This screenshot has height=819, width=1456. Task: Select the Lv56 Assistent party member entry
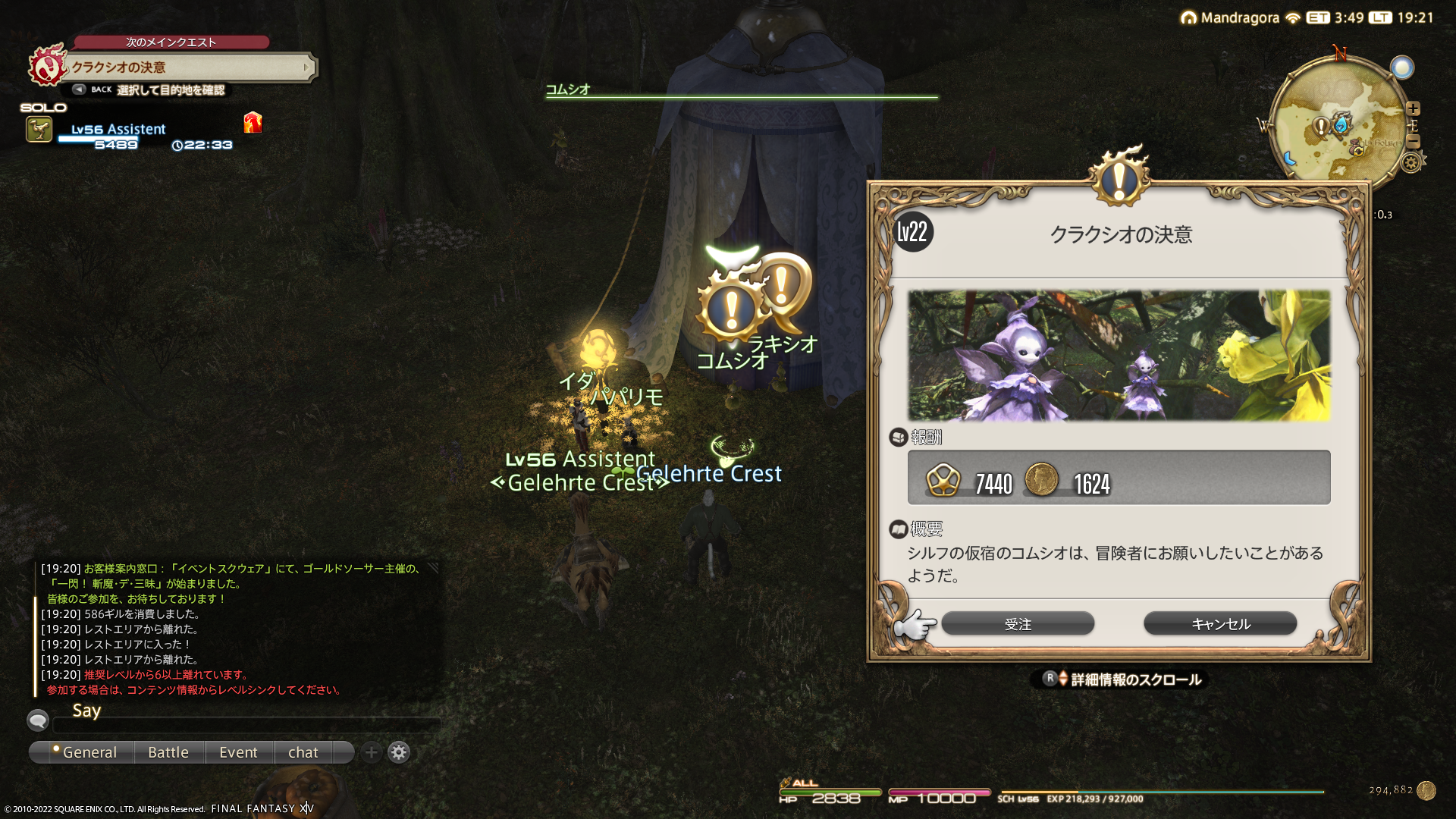click(x=118, y=130)
